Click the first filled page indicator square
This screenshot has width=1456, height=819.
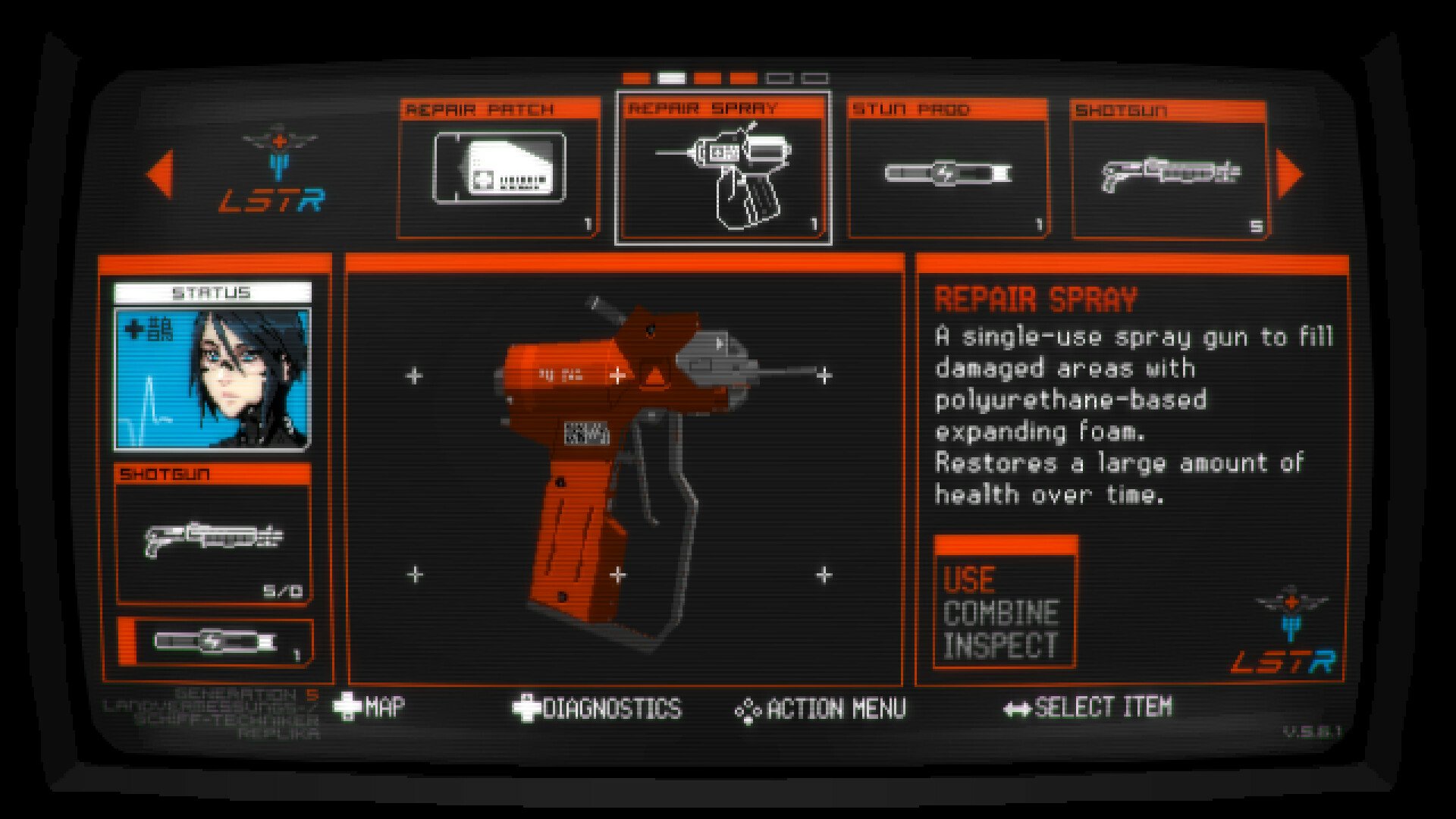(x=634, y=77)
